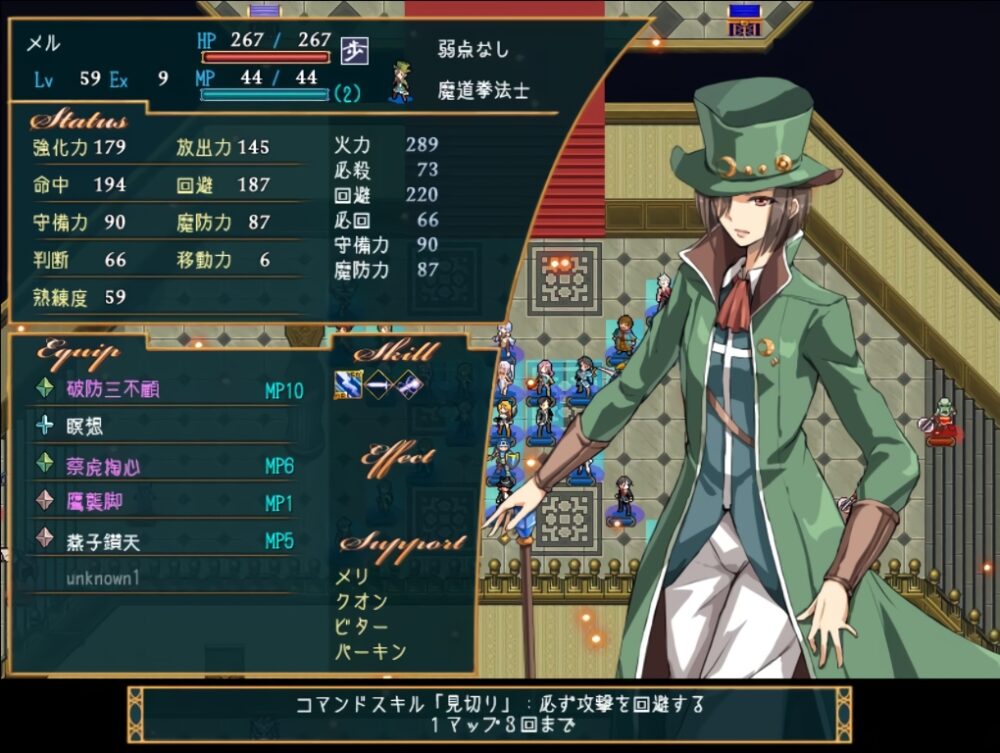Choose support partner クオン
Screen dimensions: 1000x753
360,602
